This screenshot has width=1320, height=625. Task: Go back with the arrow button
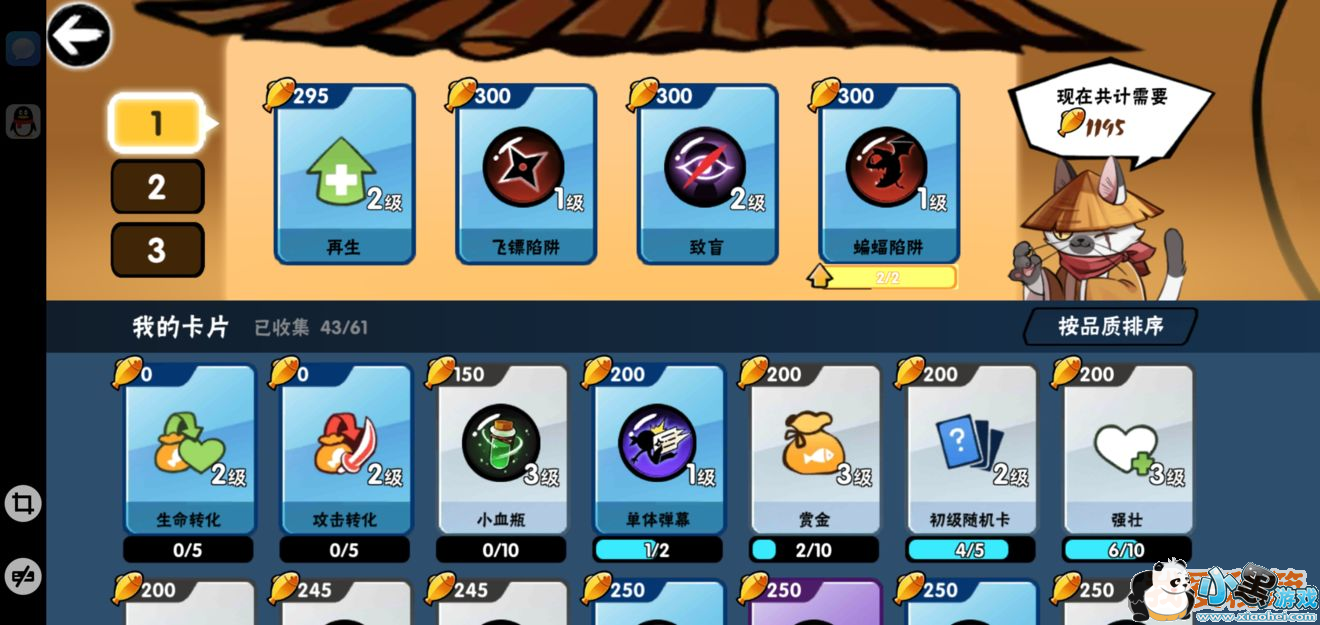click(79, 36)
